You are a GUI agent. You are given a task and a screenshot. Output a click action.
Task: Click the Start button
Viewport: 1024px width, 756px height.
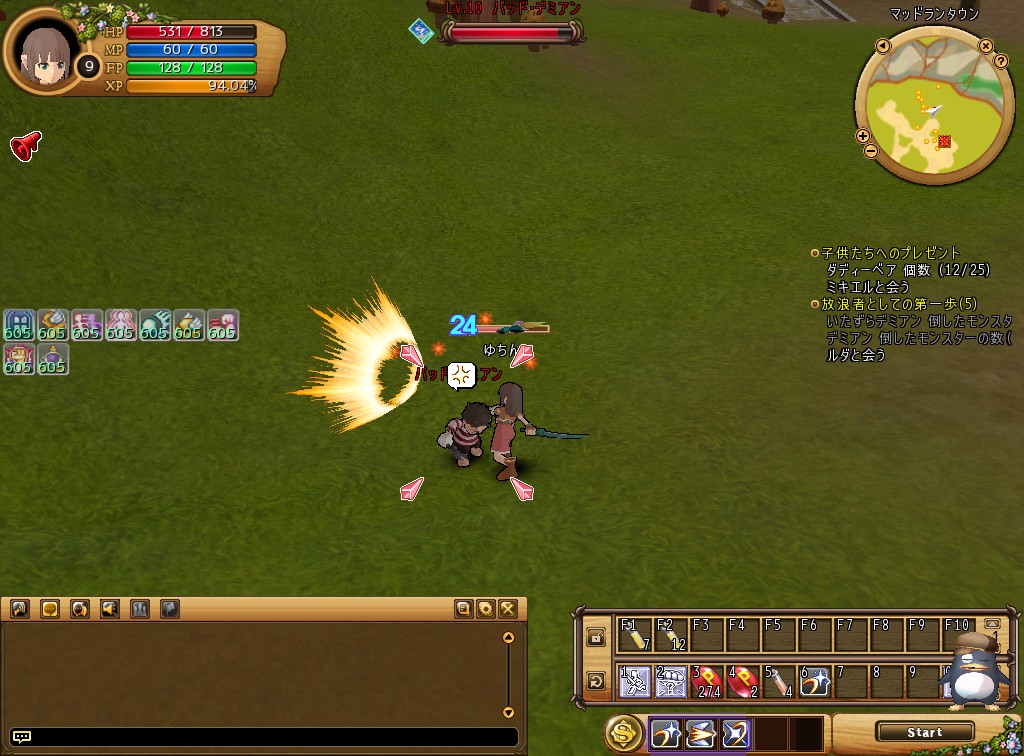point(924,732)
